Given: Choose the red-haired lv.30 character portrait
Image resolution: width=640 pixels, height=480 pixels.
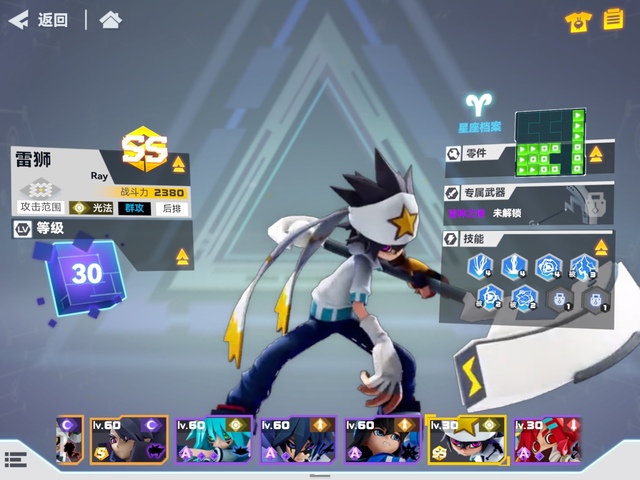Looking at the screenshot, I should point(547,441).
